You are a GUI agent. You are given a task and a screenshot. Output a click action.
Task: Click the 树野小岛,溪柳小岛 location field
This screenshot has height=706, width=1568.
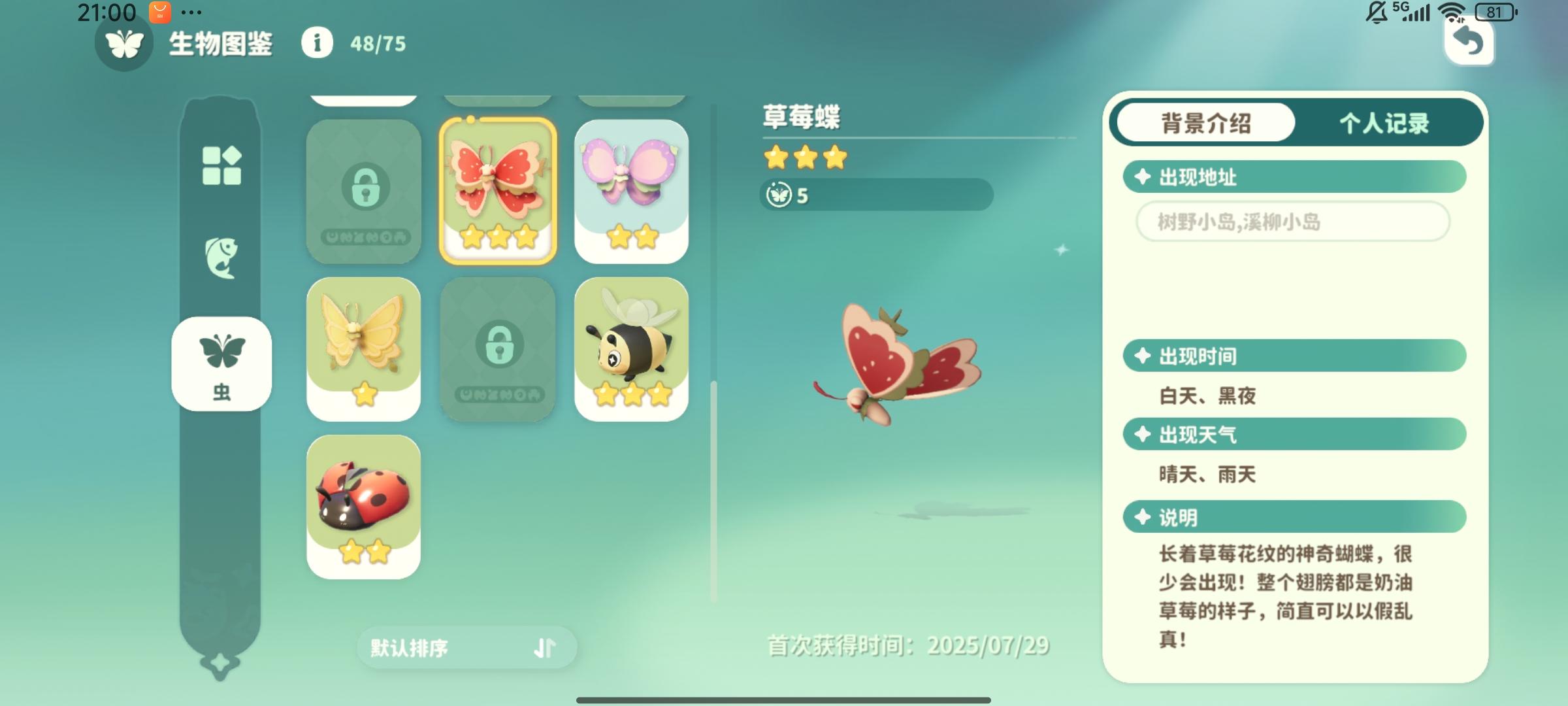(x=1292, y=222)
